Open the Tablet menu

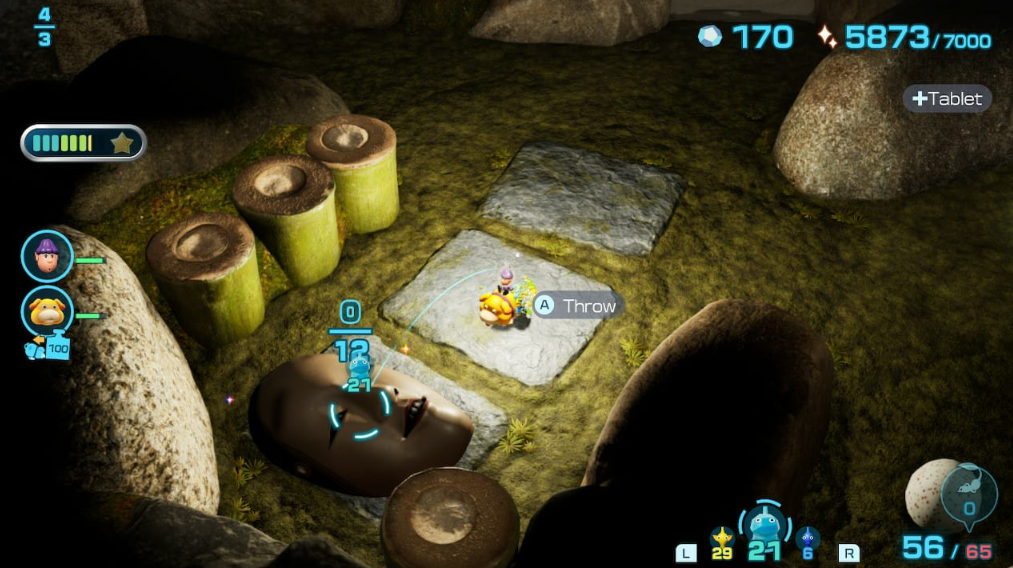[x=947, y=99]
